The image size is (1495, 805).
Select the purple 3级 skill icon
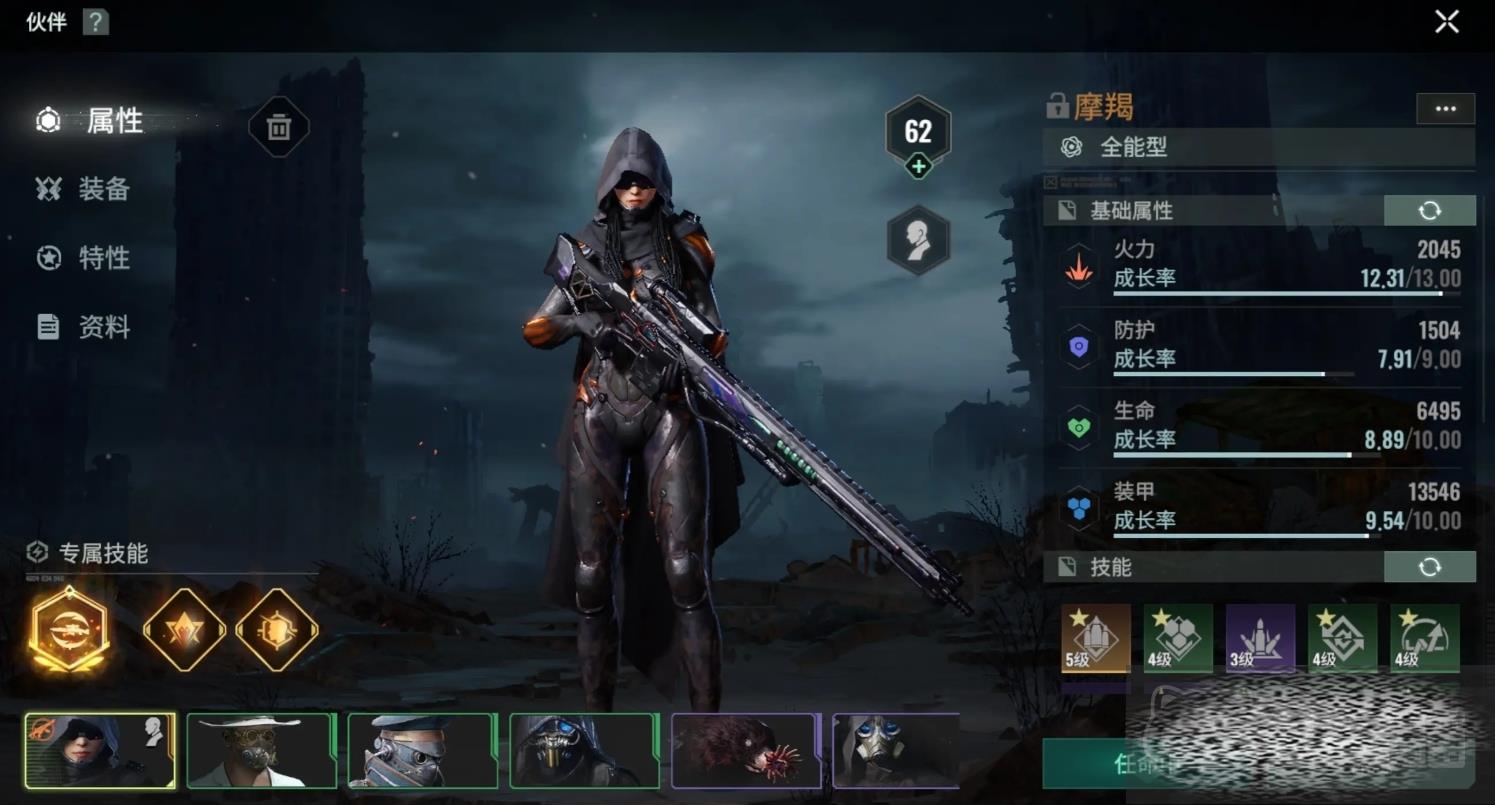click(x=1260, y=638)
